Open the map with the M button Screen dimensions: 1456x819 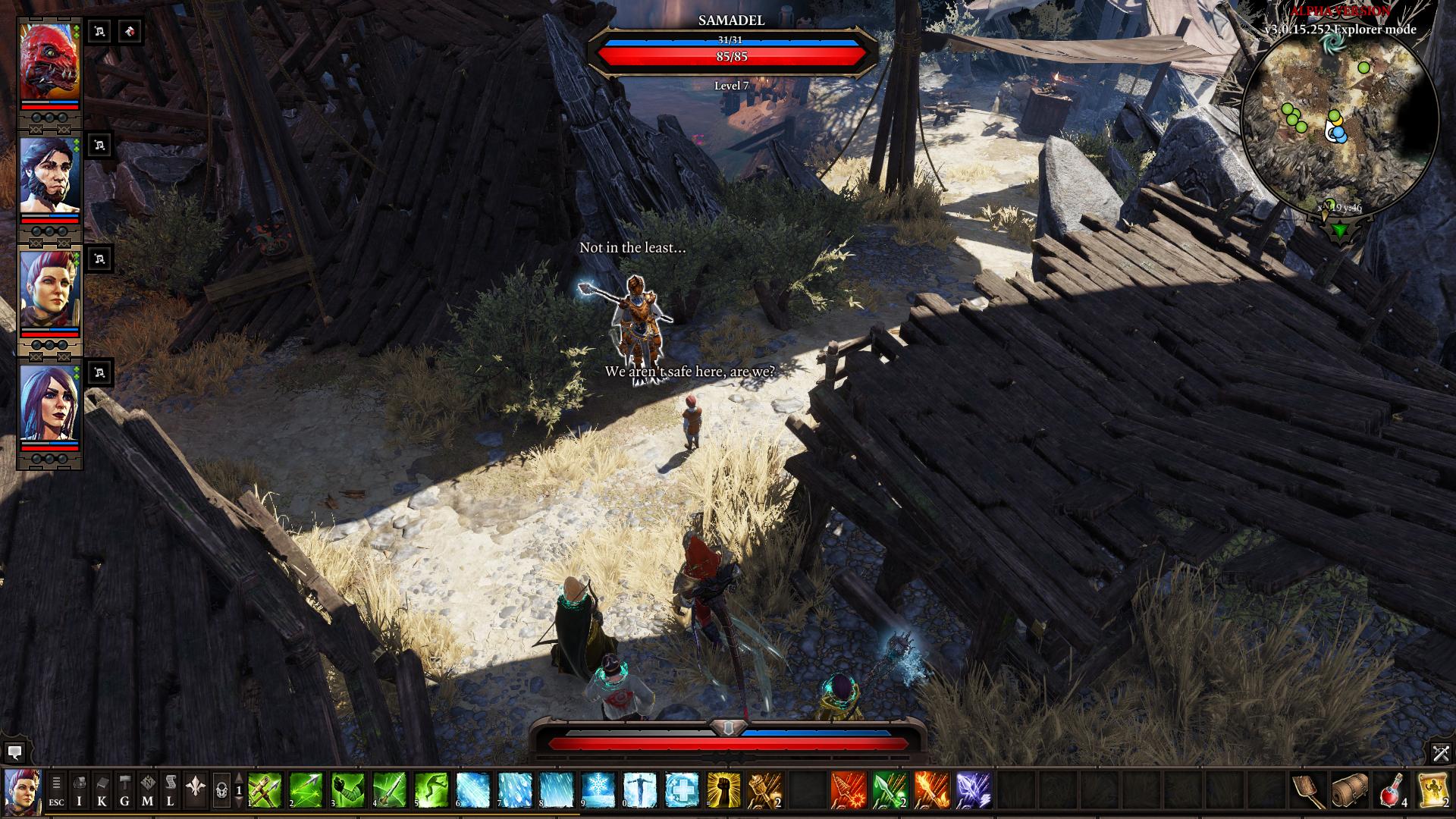(147, 790)
